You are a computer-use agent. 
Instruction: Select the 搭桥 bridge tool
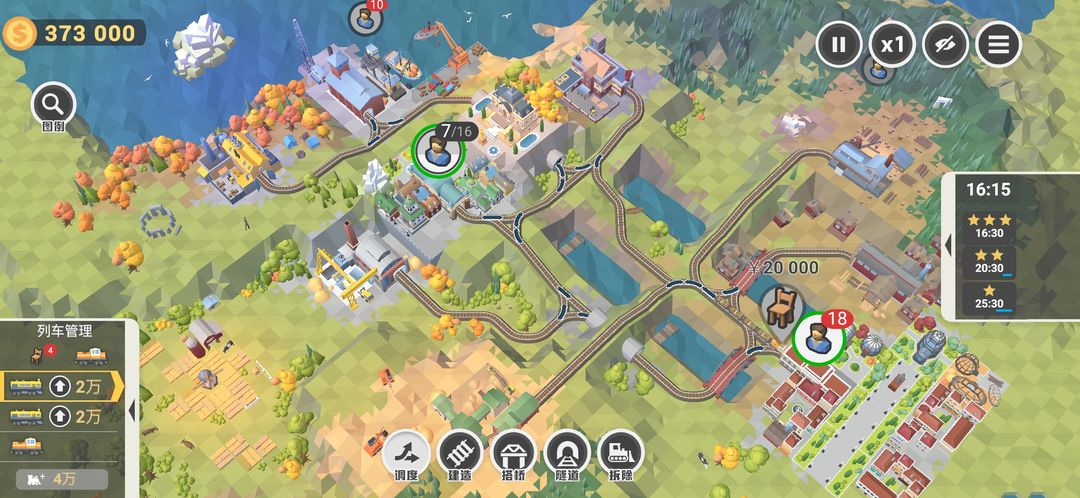(x=514, y=455)
